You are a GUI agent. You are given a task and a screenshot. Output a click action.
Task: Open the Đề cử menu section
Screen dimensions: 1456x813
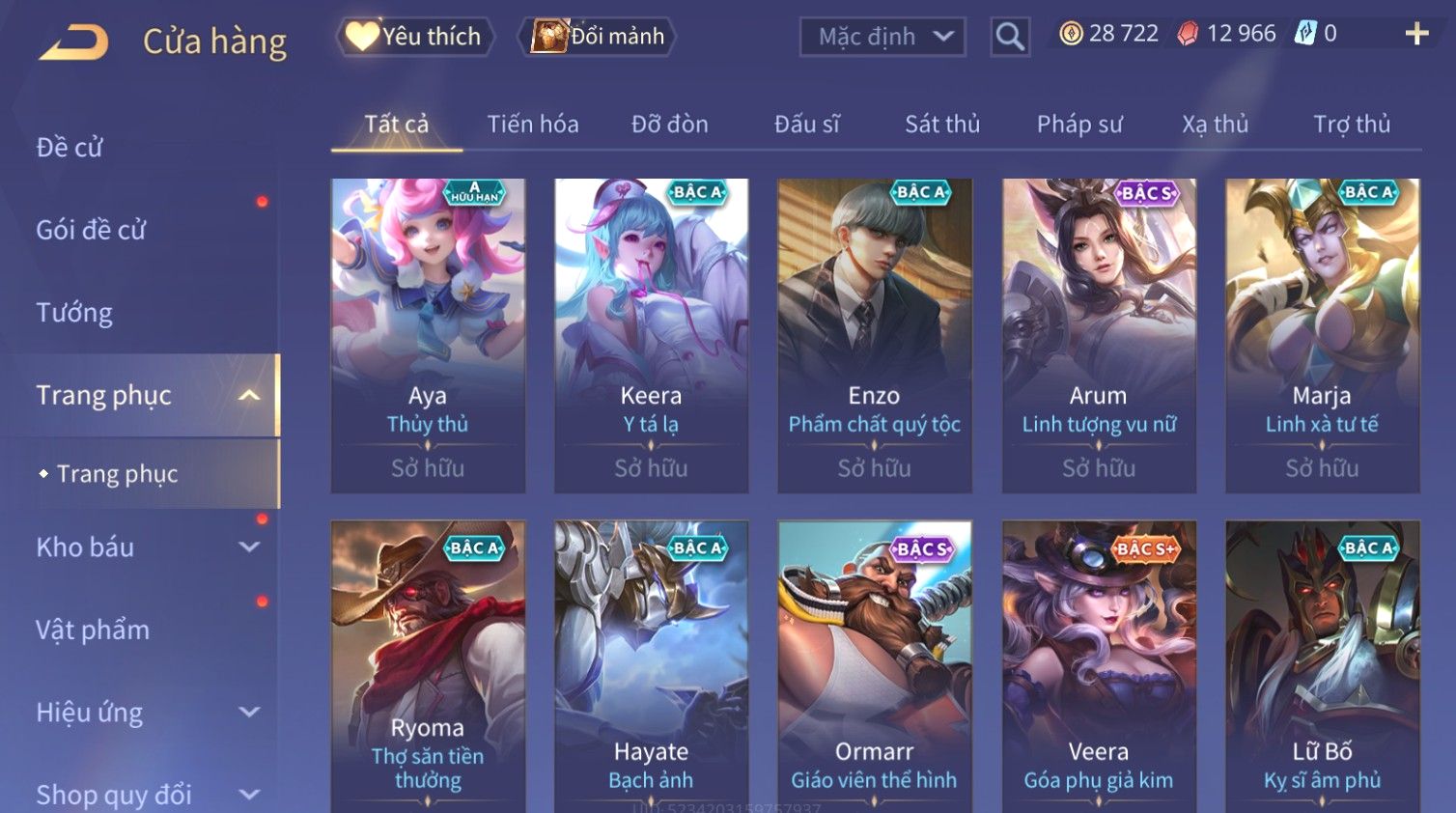(x=70, y=148)
